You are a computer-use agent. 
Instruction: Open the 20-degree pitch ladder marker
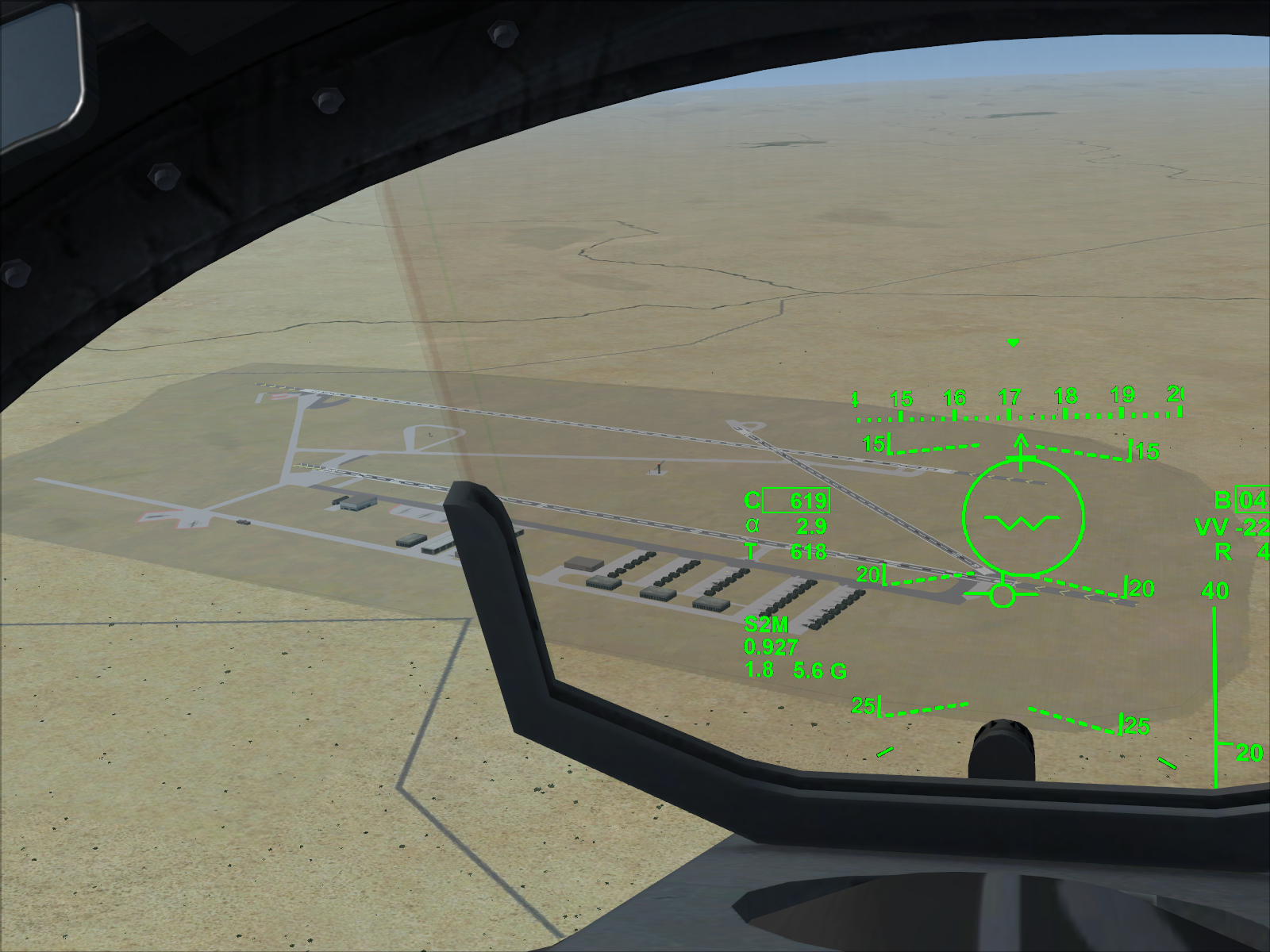pos(869,573)
